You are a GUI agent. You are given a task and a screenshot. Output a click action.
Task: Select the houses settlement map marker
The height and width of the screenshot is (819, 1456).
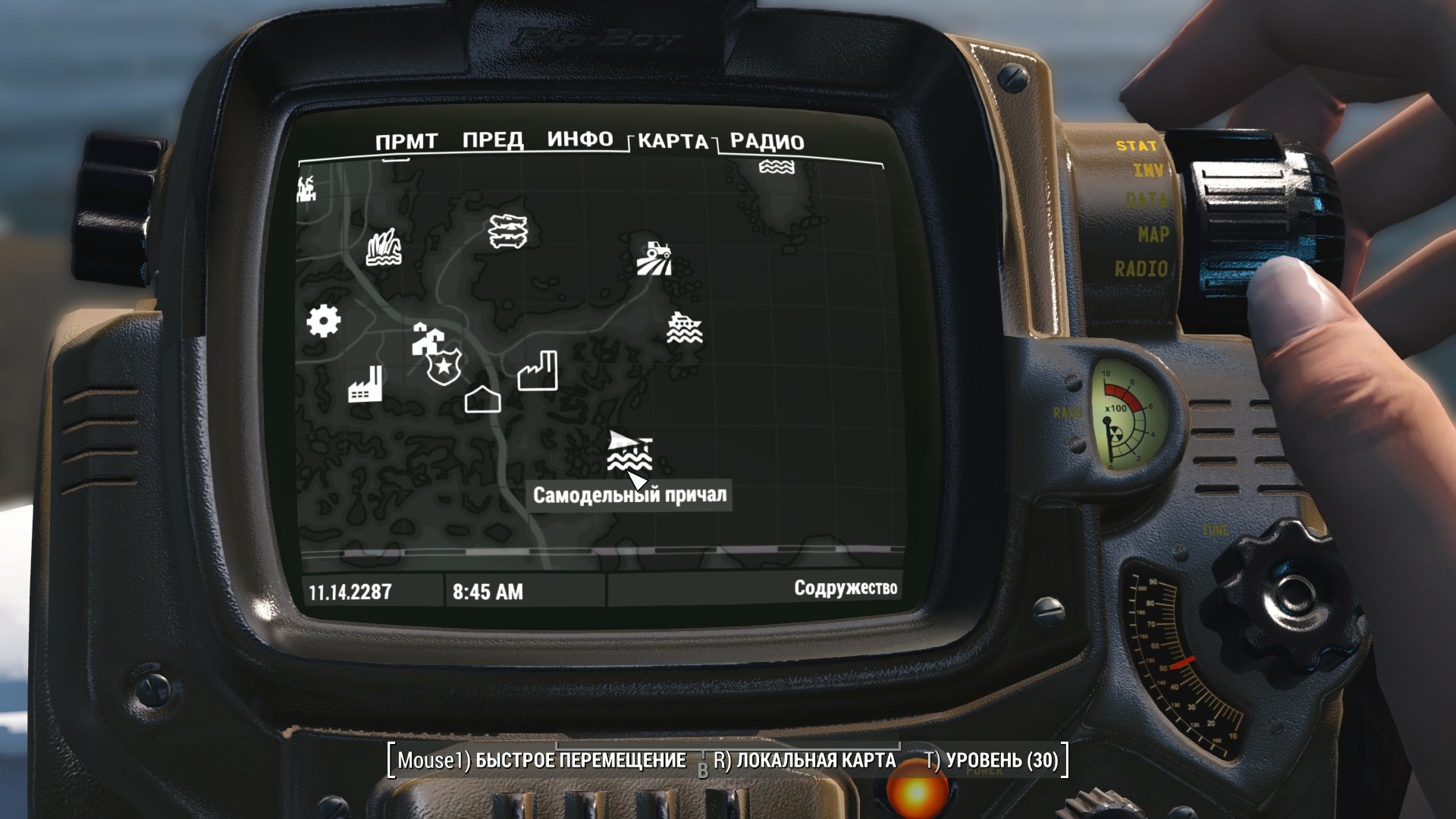point(425,339)
